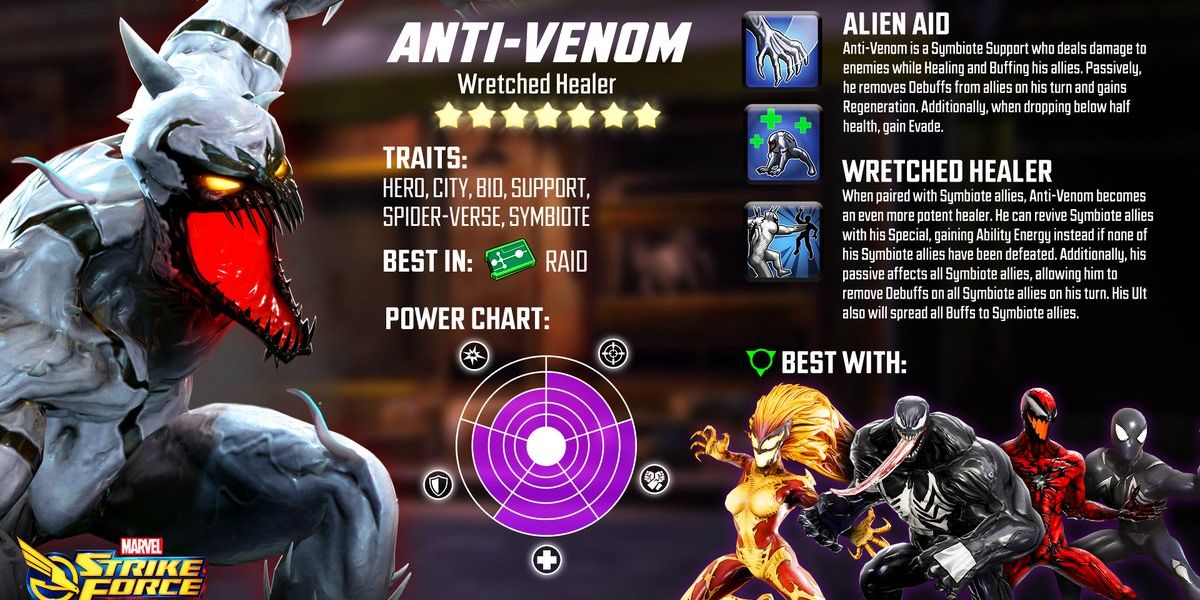Viewport: 1200px width, 600px height.
Task: Click the crosshair icon on the power chart
Action: click(x=611, y=353)
